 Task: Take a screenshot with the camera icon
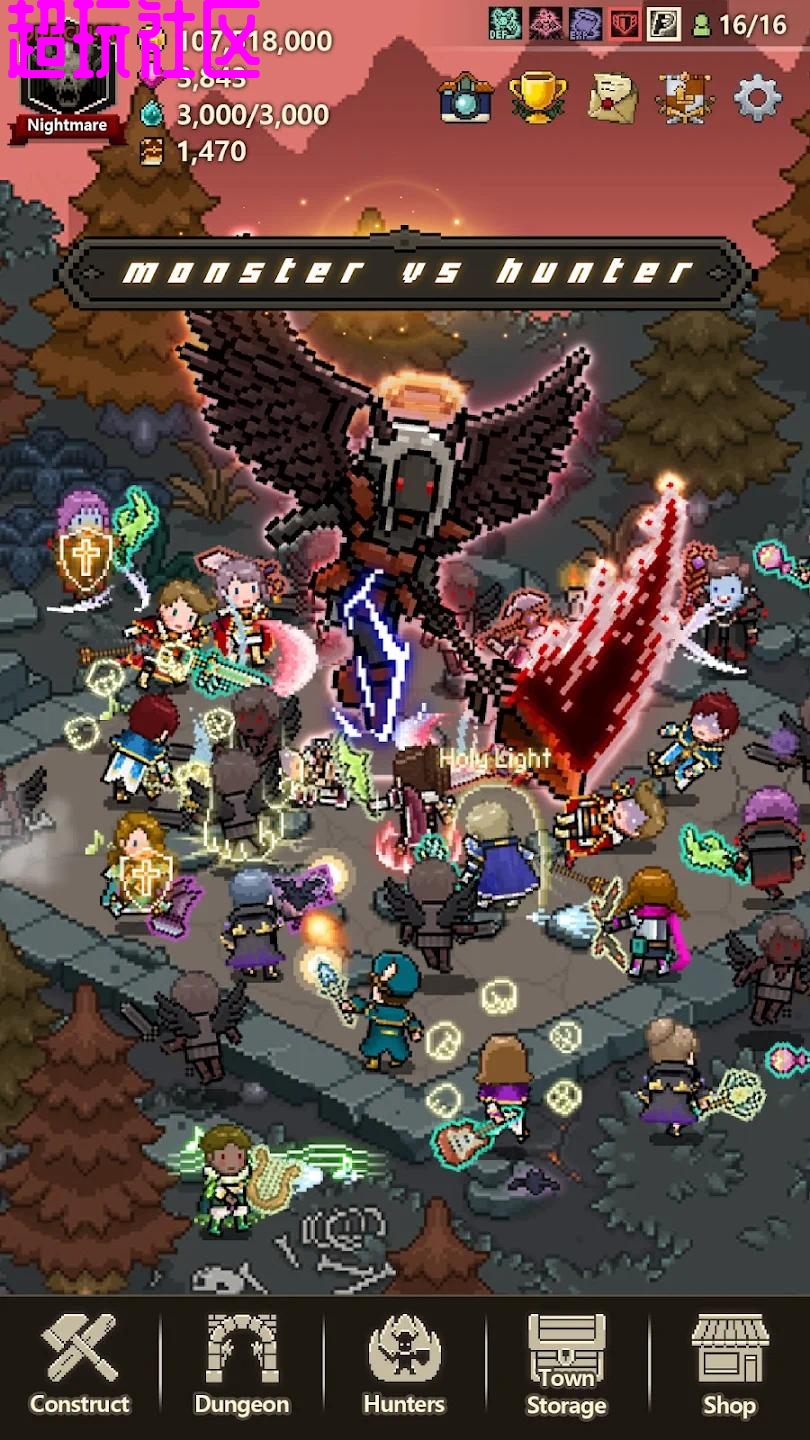click(465, 98)
